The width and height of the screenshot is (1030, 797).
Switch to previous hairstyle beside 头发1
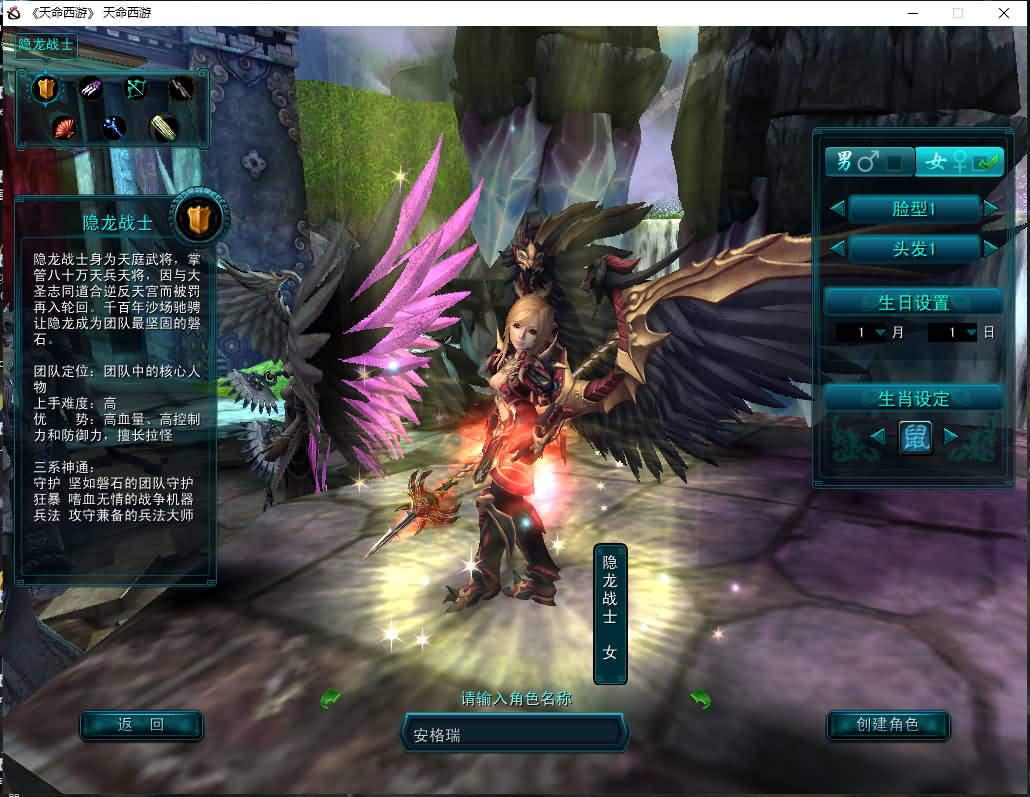click(837, 248)
